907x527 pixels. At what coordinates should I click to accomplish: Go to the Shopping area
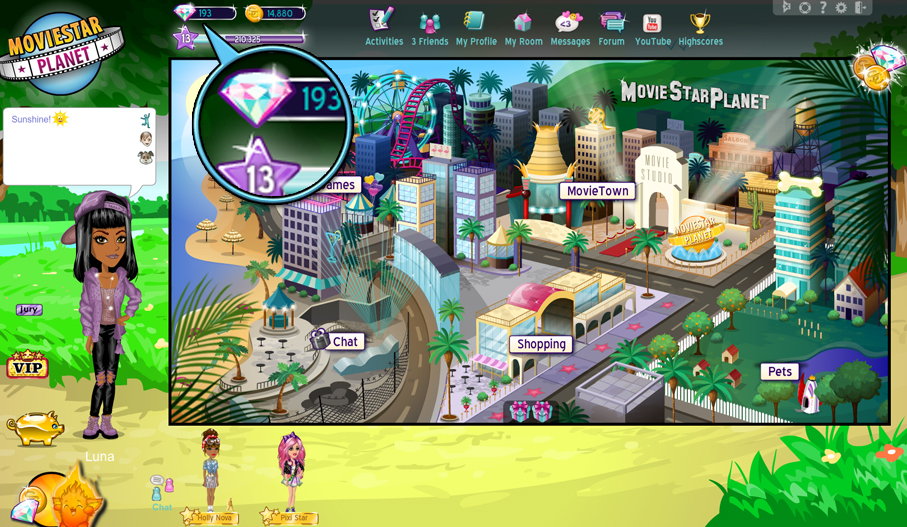coord(541,344)
